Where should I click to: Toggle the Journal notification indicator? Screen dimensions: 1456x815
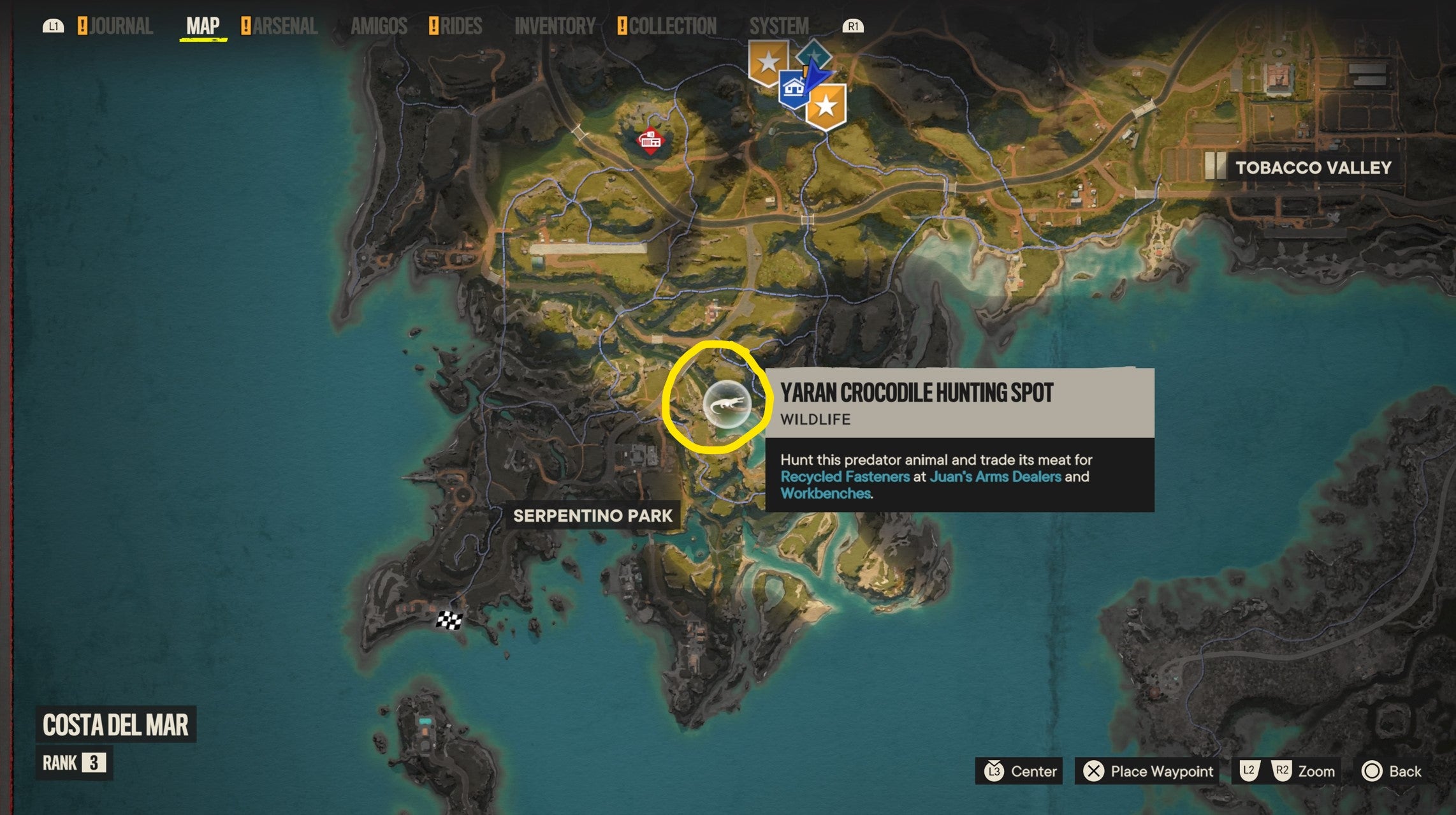[82, 25]
